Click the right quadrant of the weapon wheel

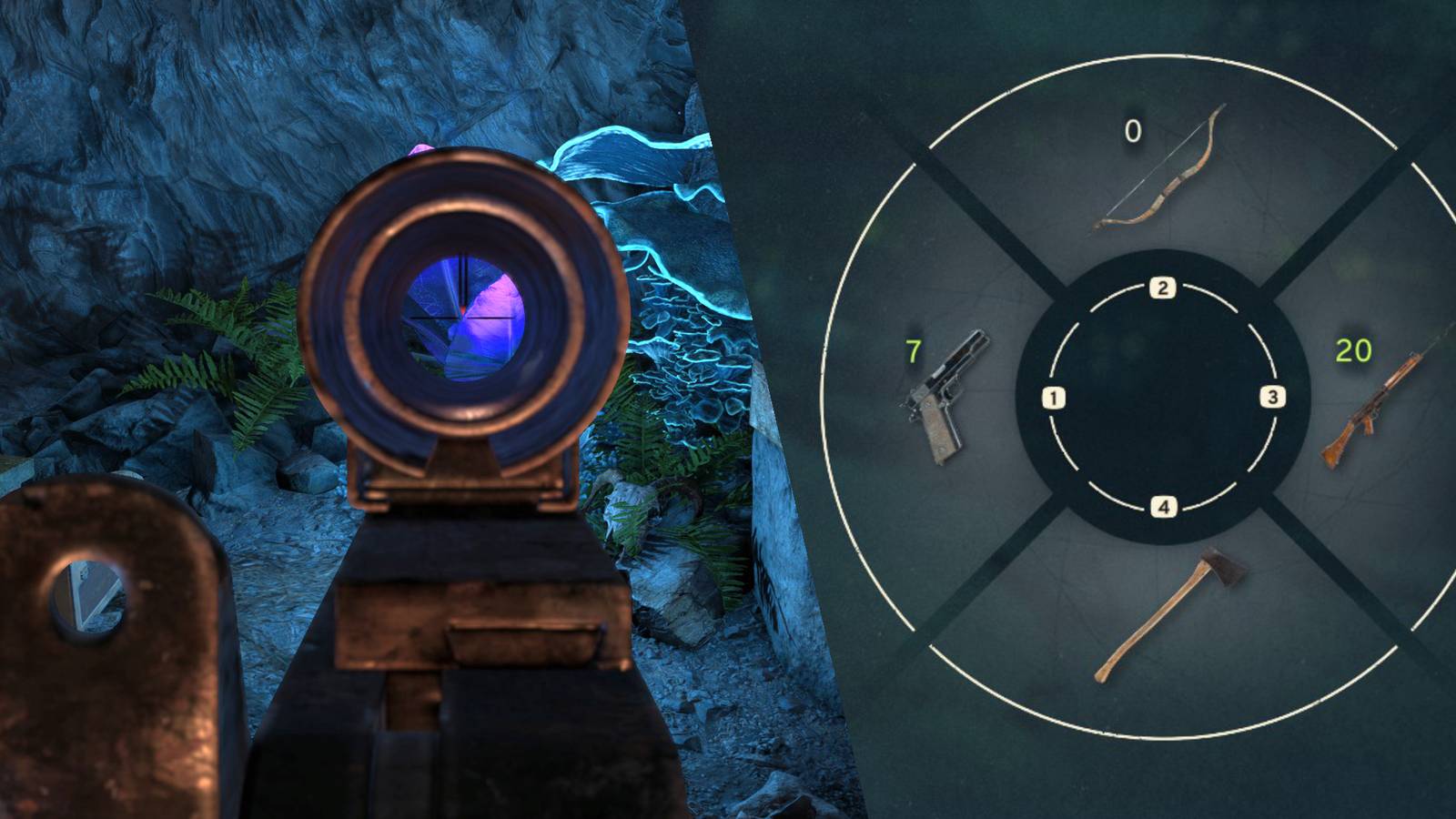(1374, 396)
